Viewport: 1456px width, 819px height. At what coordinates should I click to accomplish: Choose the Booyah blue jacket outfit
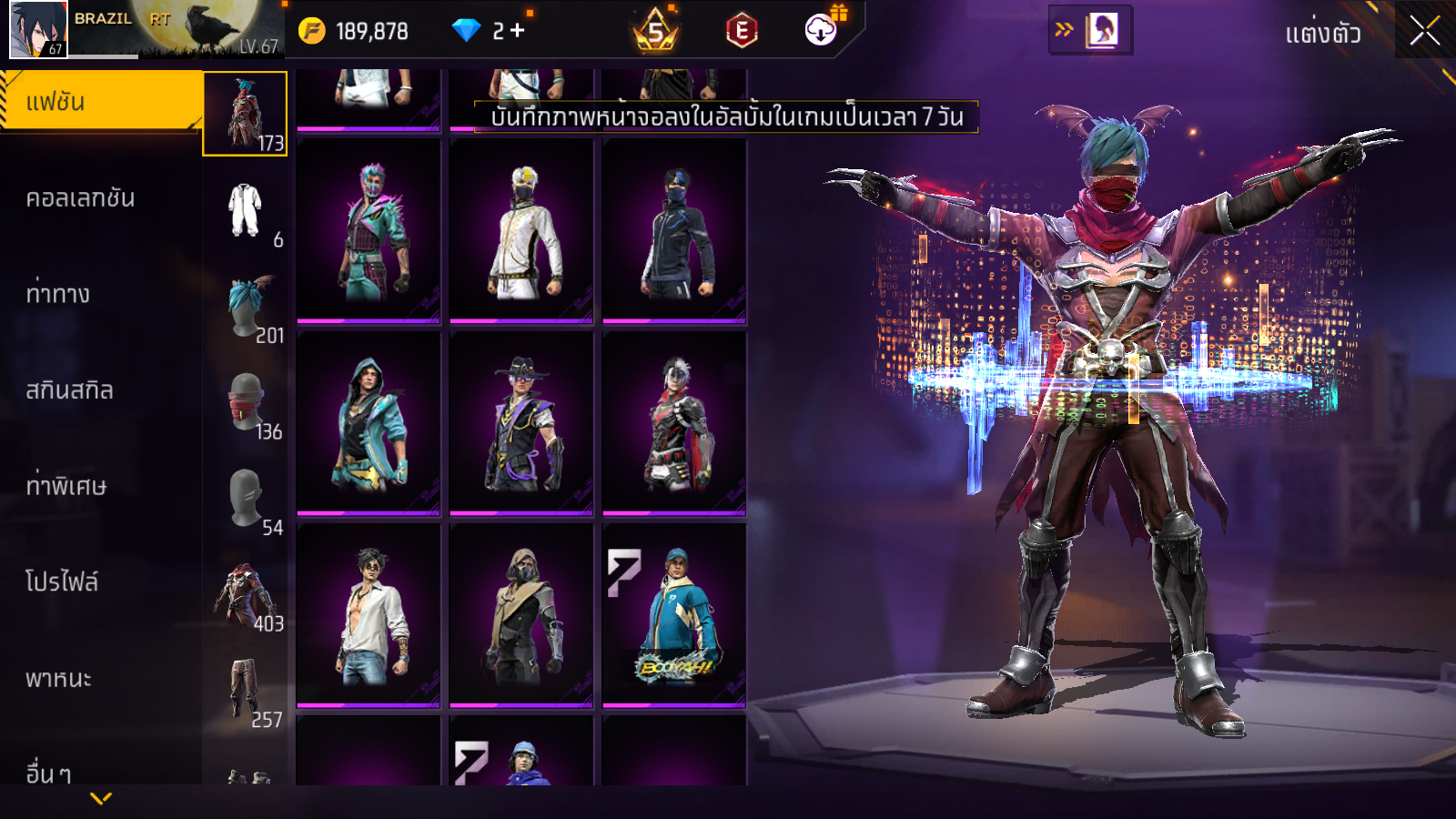674,616
